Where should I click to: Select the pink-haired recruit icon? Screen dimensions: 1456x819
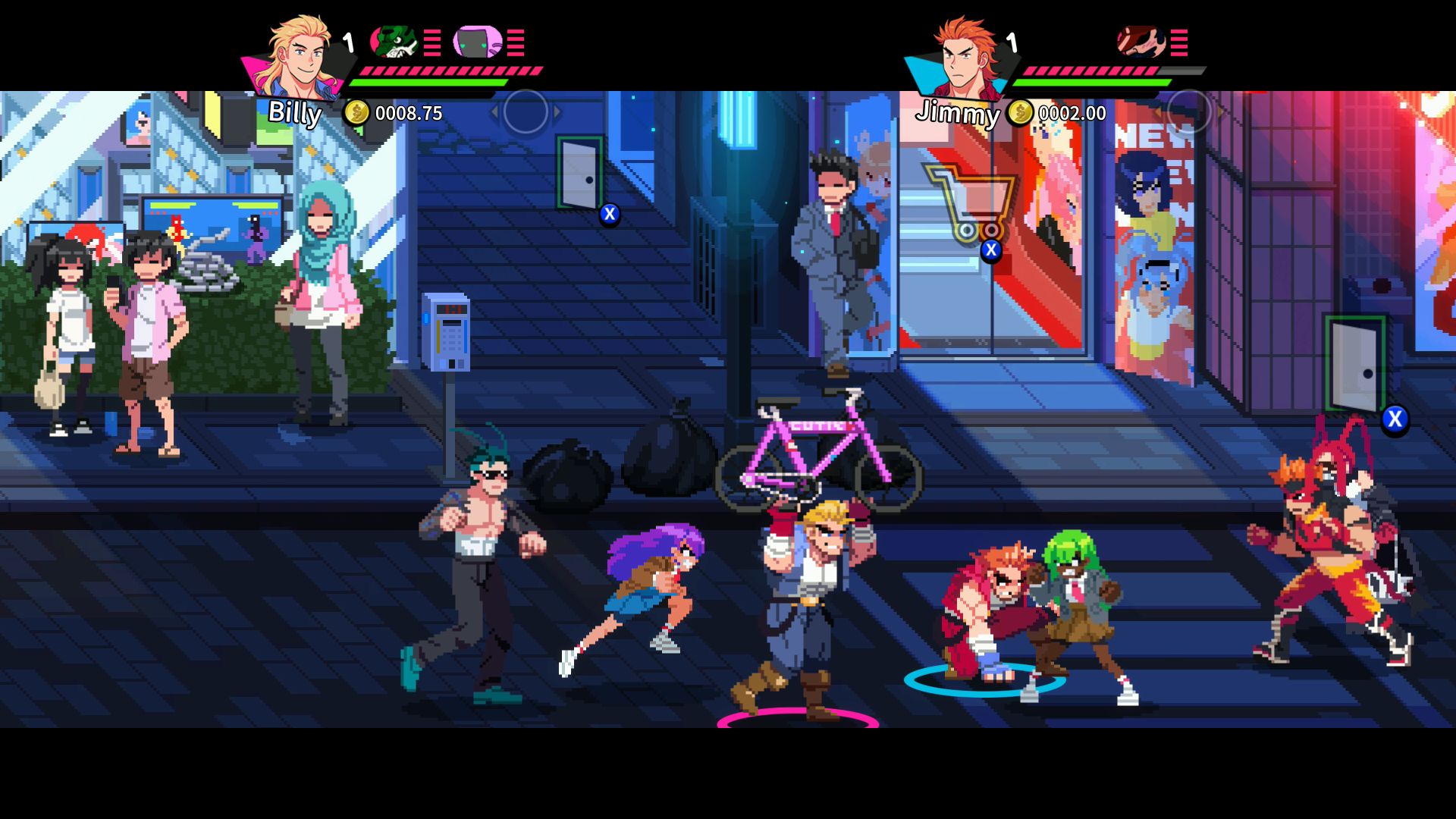click(x=478, y=42)
